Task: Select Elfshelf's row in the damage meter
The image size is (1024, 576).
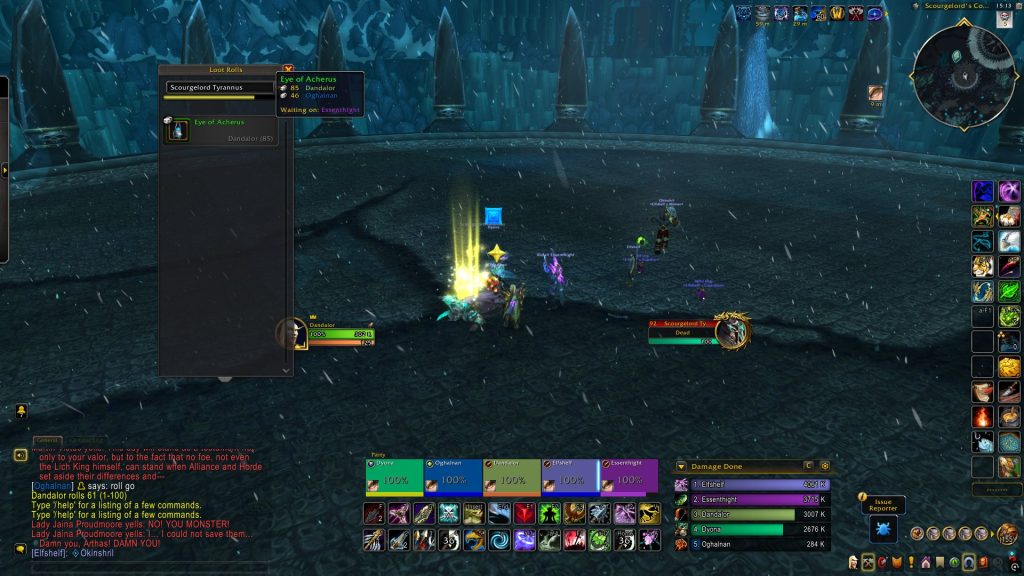Action: [x=752, y=484]
